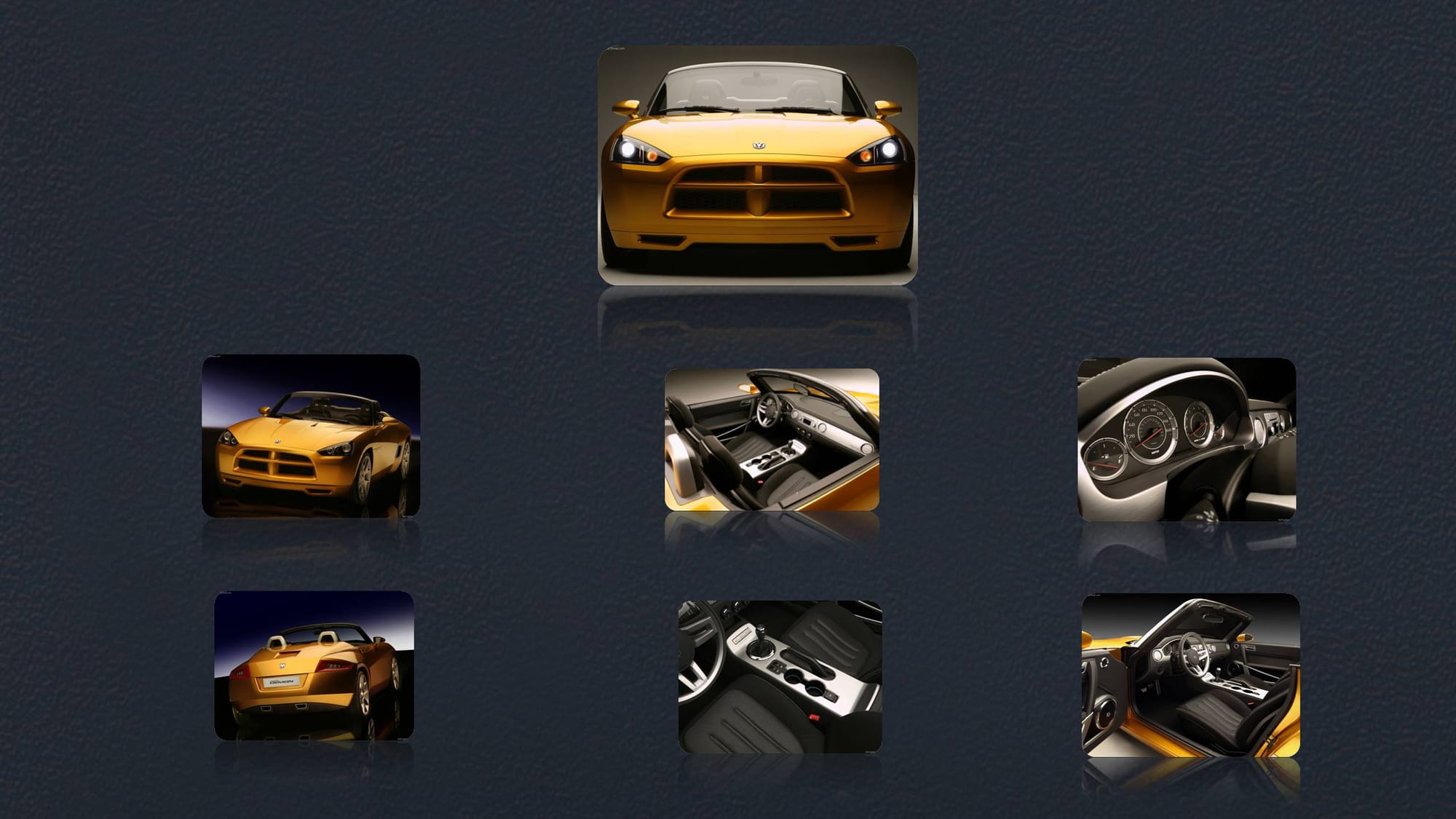Open the overhead cabin interior thumbnail

(772, 440)
